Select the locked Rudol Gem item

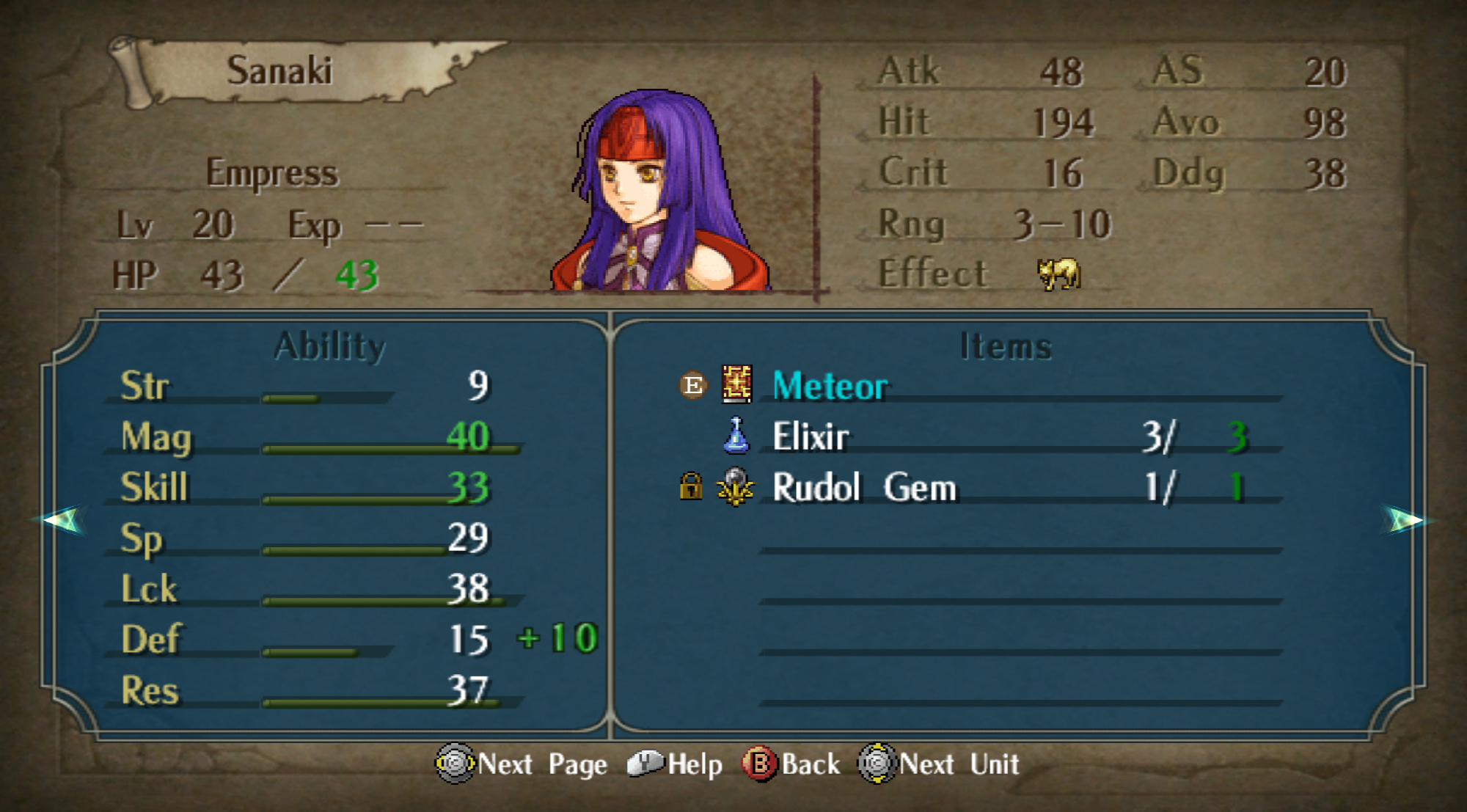coord(863,488)
